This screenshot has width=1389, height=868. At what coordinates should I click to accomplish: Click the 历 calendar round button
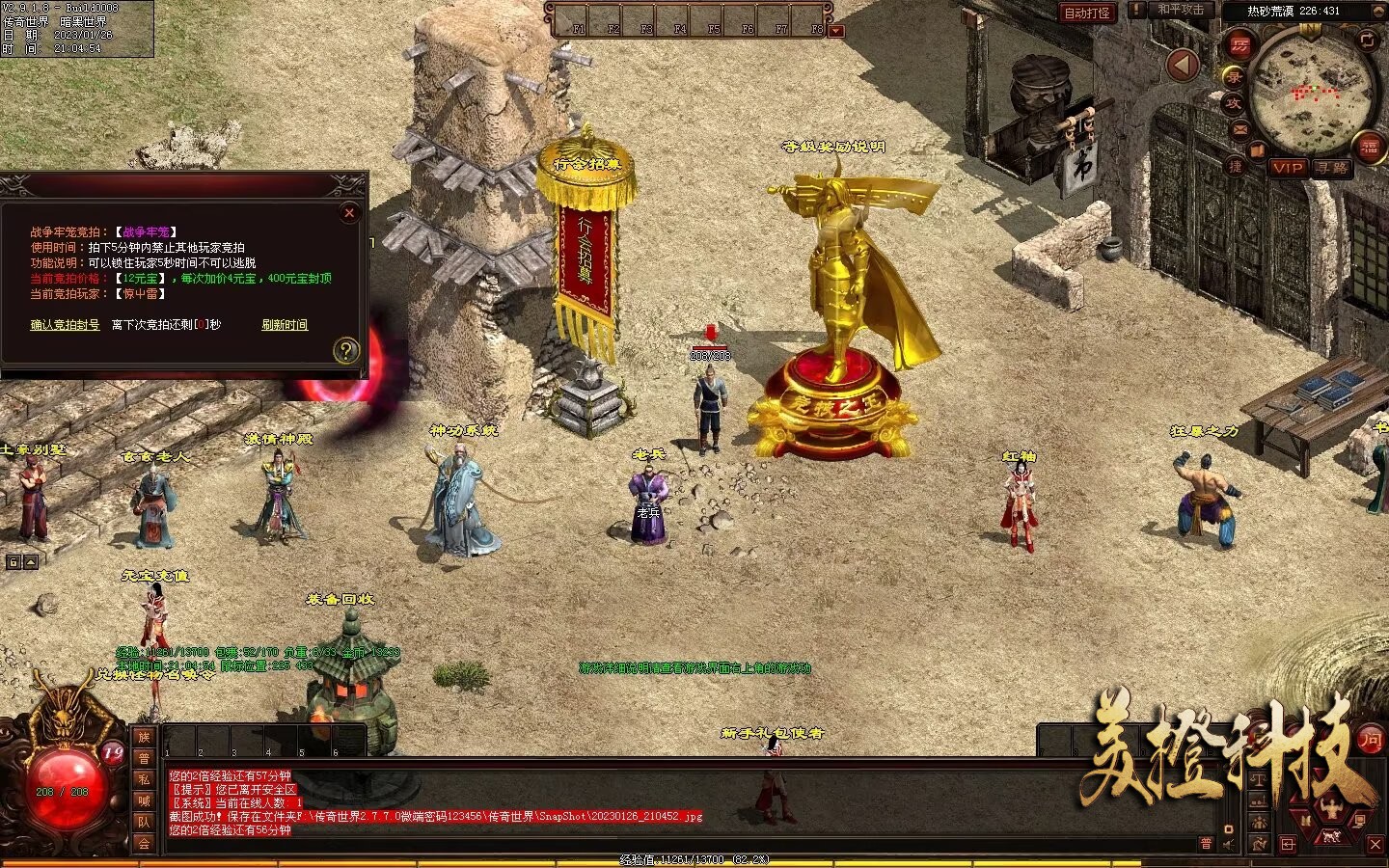(x=1239, y=45)
